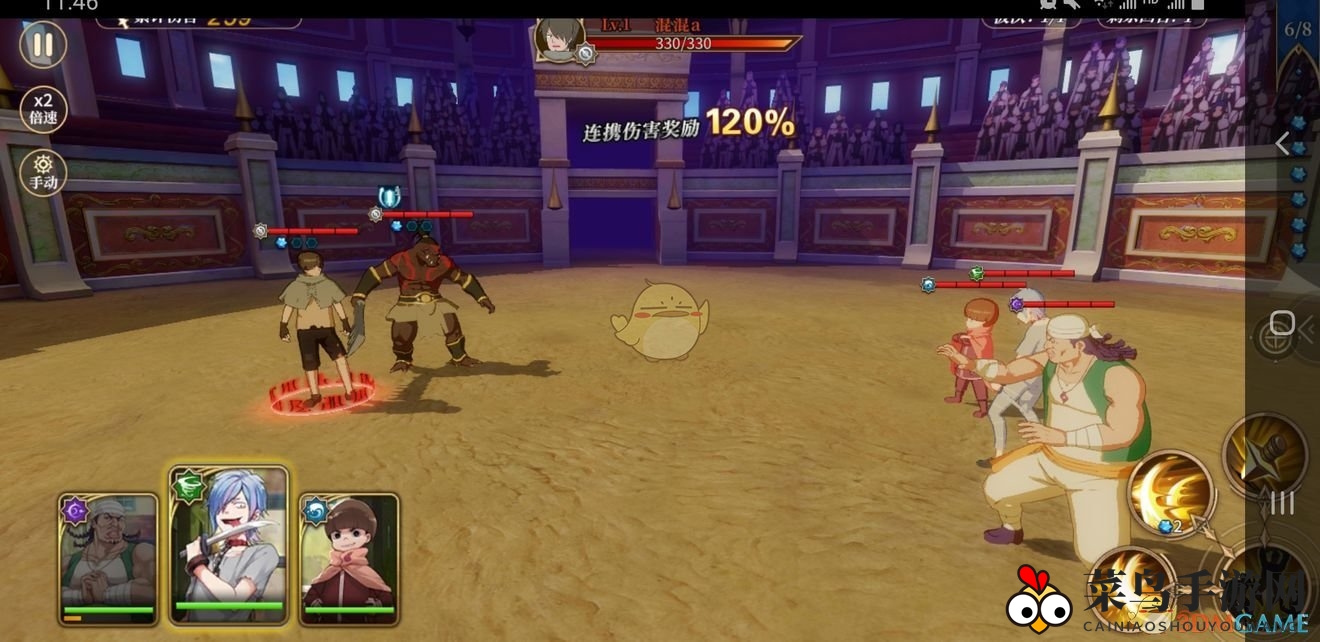Toggle the x2 倍速 speed button
1320x642 pixels.
point(43,107)
